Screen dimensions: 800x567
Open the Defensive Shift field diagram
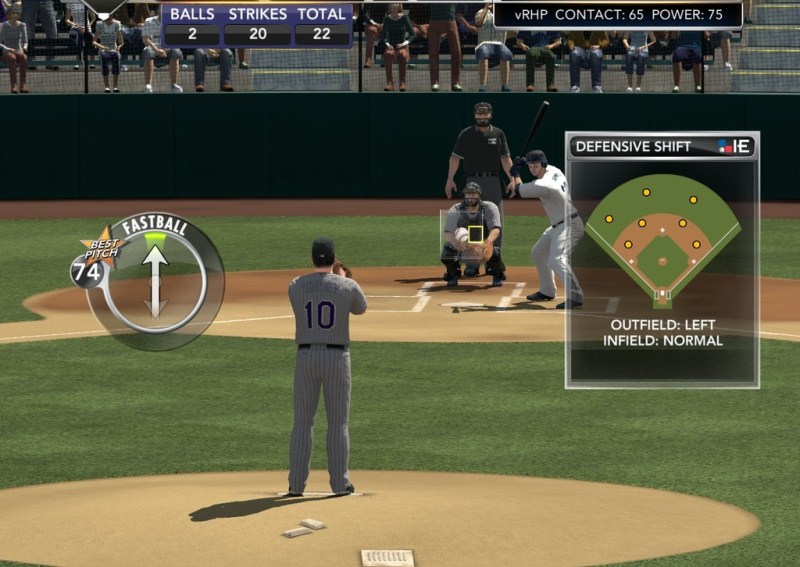coord(662,240)
